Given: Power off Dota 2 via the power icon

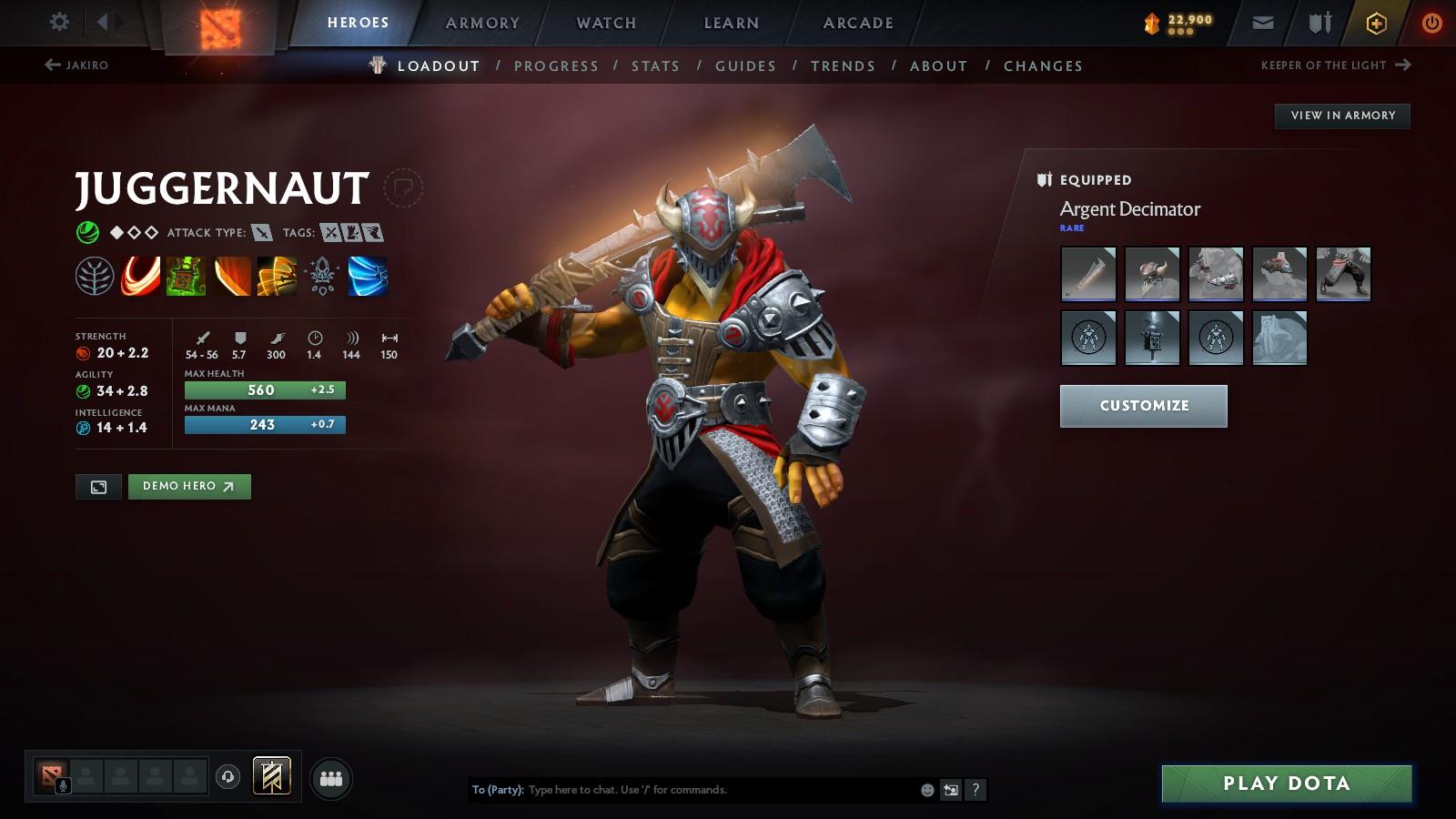Looking at the screenshot, I should tap(1430, 23).
